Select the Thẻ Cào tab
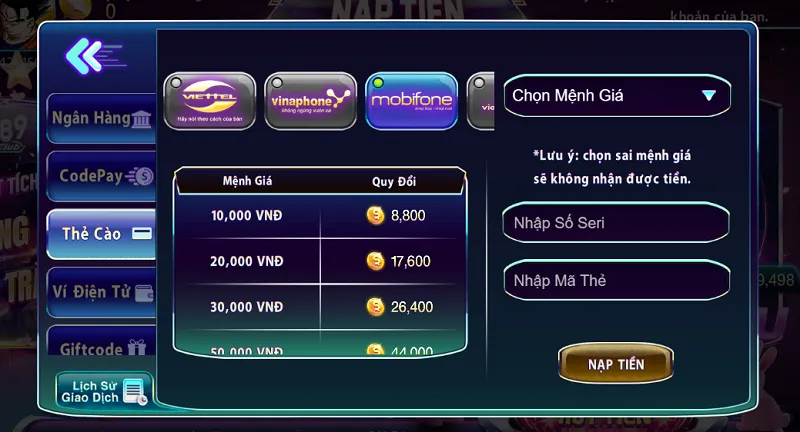This screenshot has width=800, height=432. coord(102,234)
